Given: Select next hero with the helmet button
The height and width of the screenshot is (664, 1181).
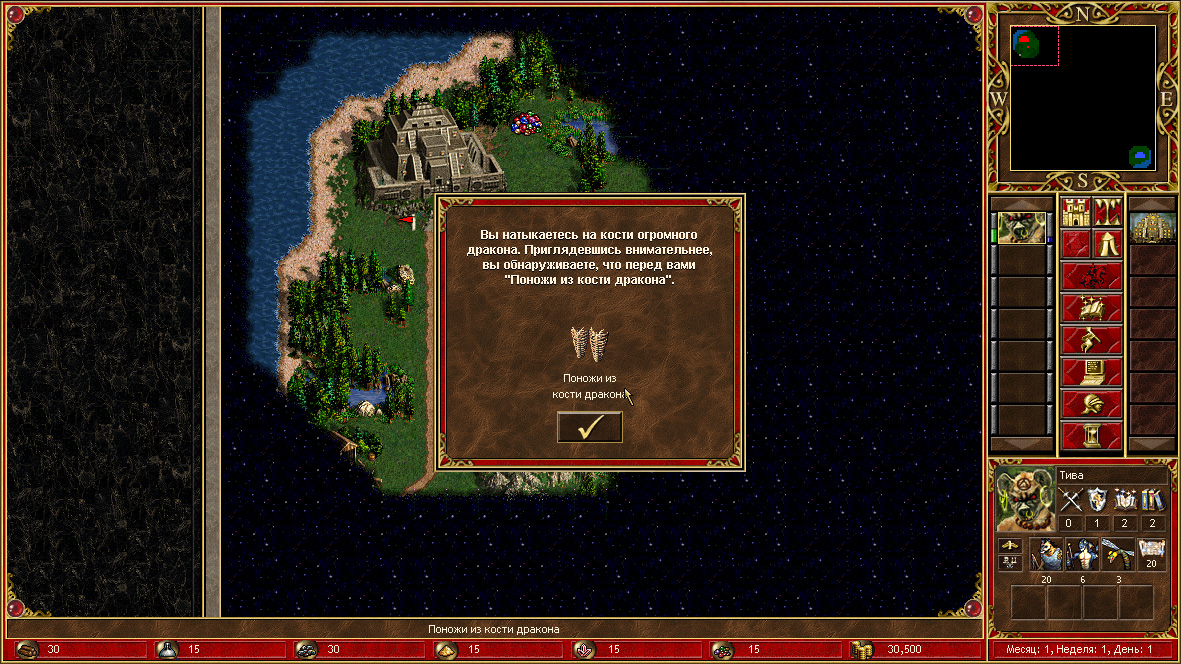Looking at the screenshot, I should point(1091,404).
